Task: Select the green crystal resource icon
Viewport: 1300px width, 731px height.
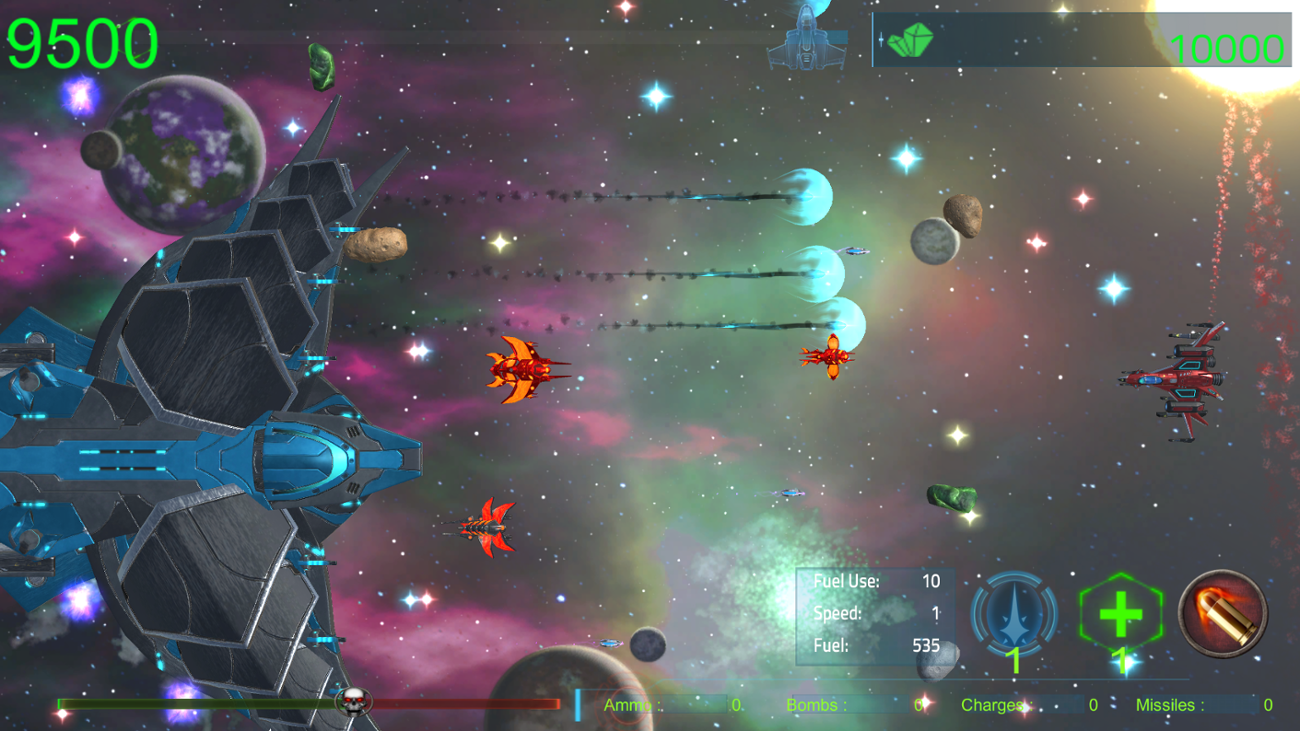Action: (x=910, y=40)
